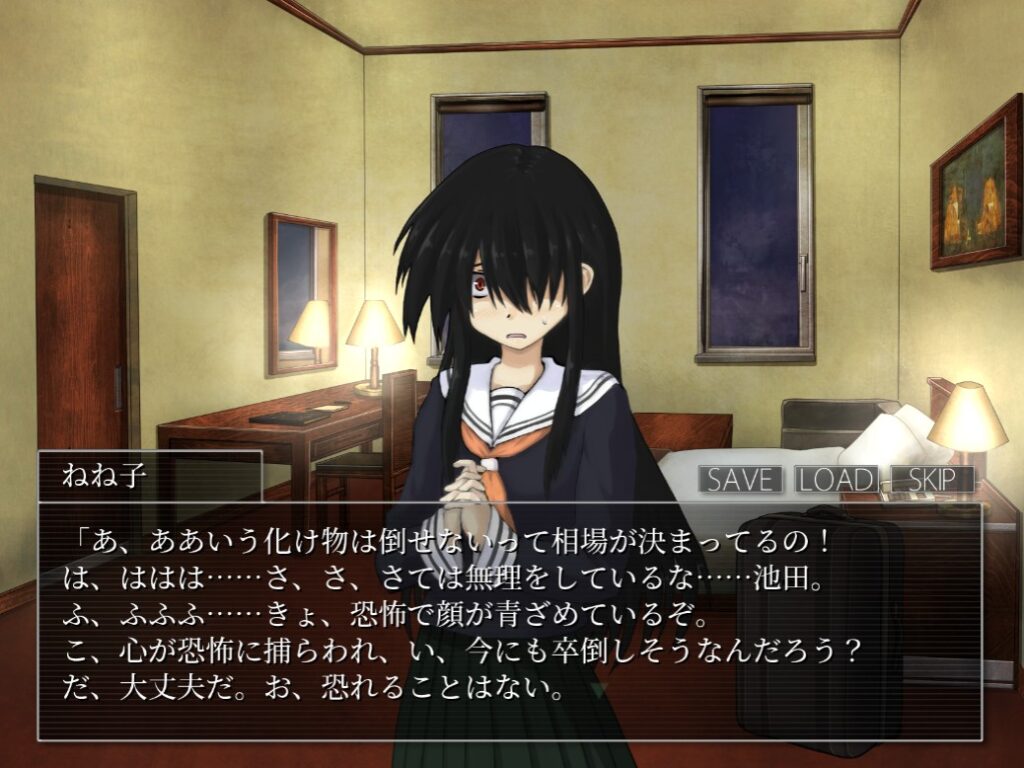Advance dialogue via the green arrow indicator
The width and height of the screenshot is (1024, 768).
pyautogui.click(x=599, y=689)
